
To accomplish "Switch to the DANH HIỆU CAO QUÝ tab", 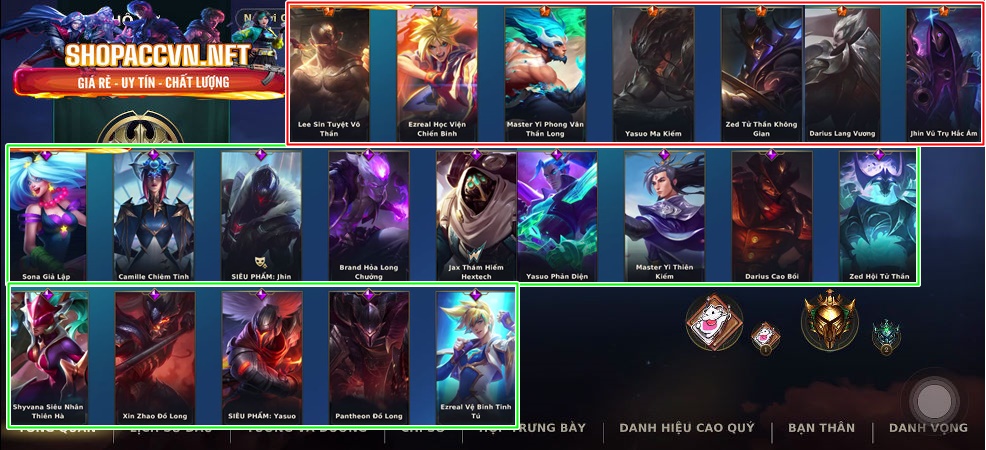I will tap(685, 428).
